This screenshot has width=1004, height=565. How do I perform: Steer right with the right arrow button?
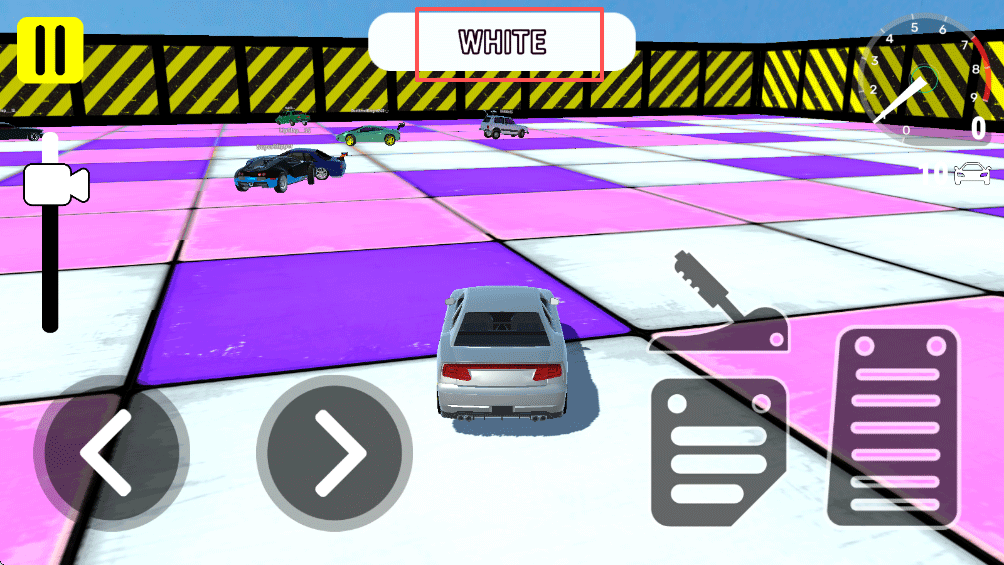[335, 453]
